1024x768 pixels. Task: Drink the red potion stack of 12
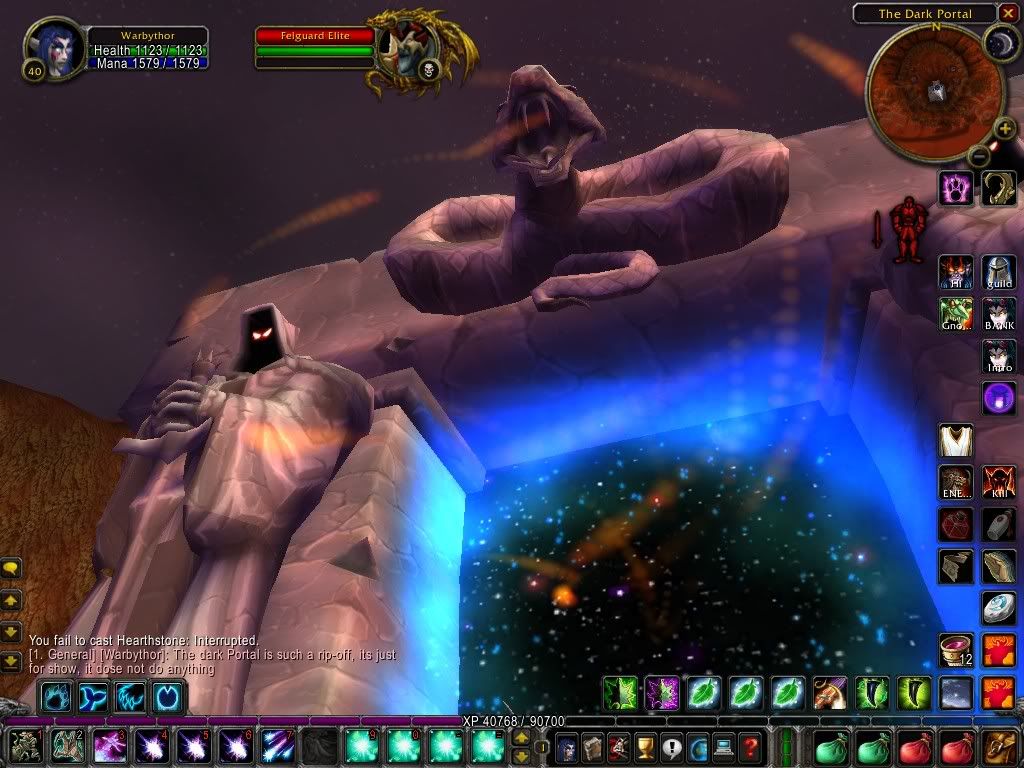(956, 650)
